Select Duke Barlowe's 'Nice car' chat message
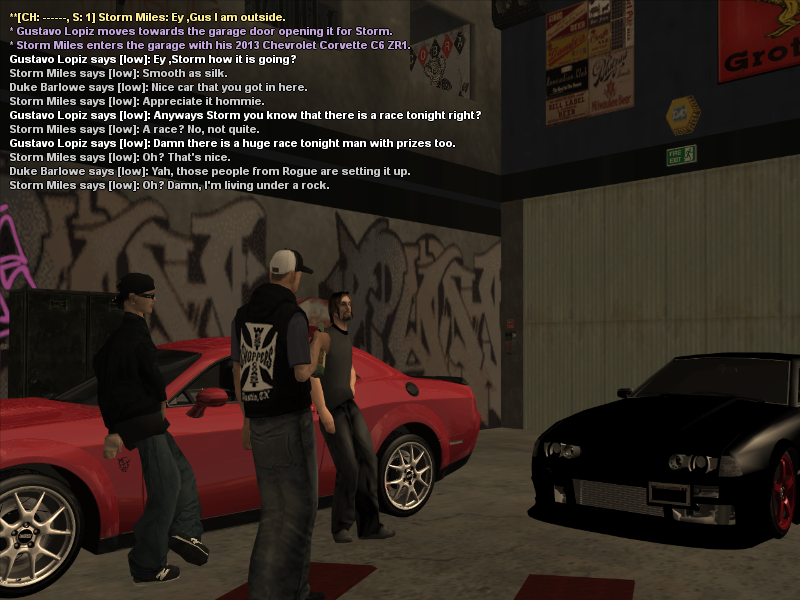The image size is (800, 600). point(151,87)
